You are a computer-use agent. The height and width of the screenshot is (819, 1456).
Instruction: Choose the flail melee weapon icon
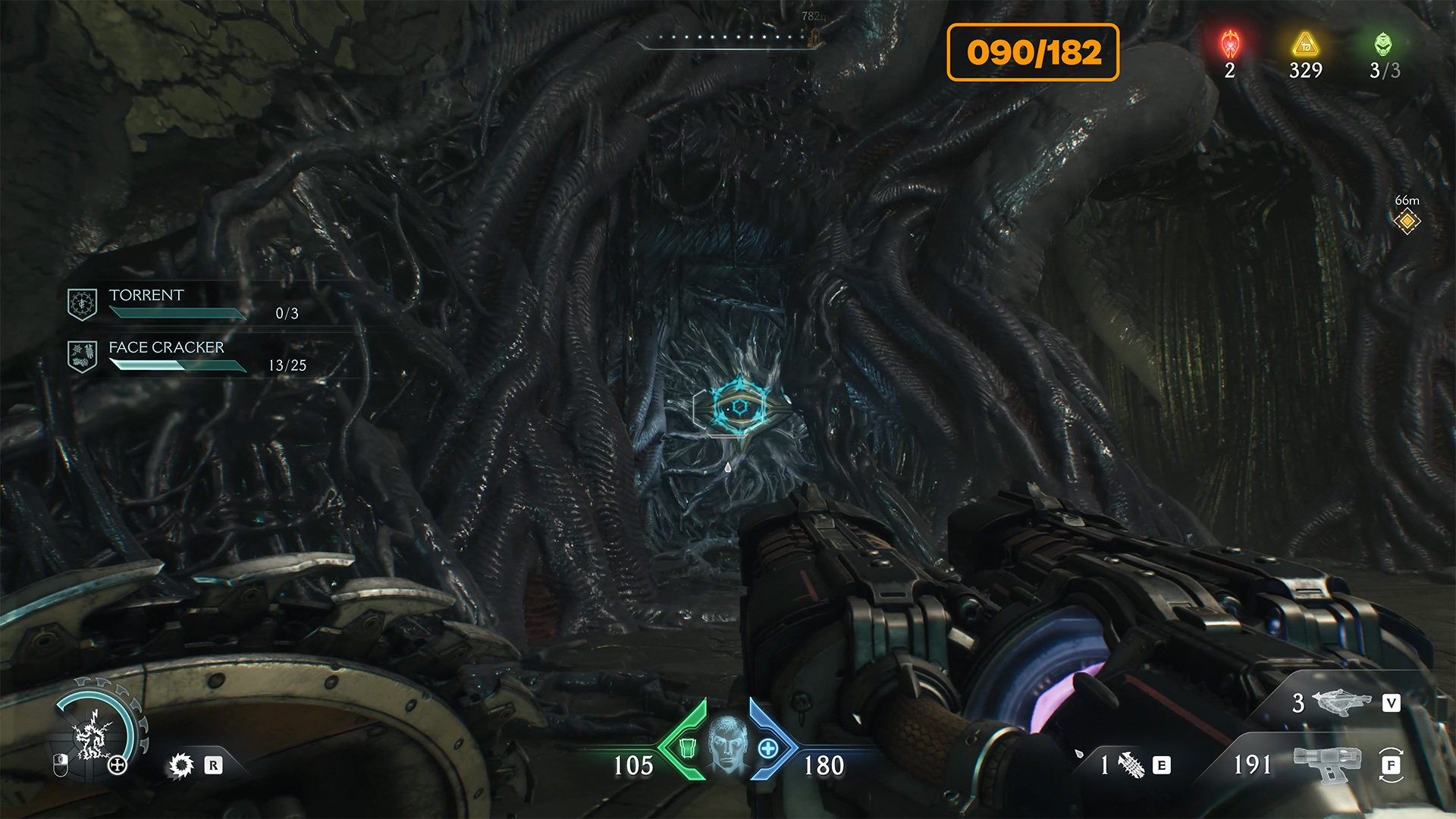(1131, 765)
